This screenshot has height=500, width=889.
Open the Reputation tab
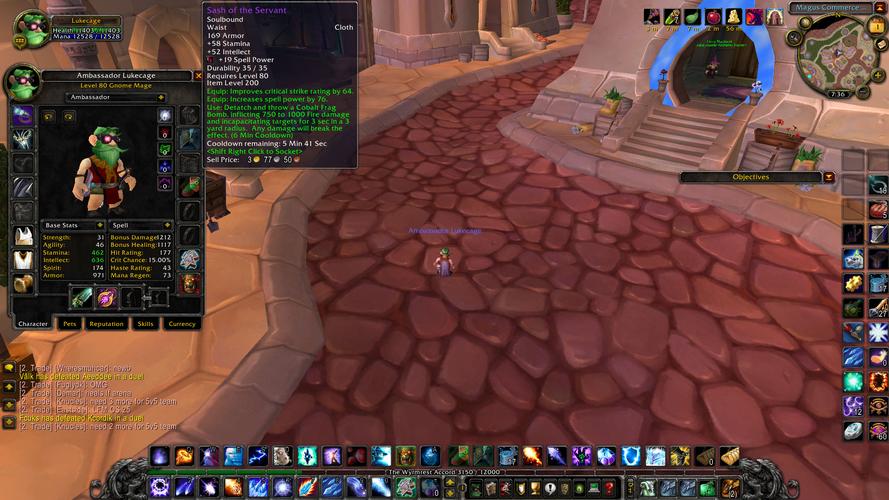[x=106, y=324]
